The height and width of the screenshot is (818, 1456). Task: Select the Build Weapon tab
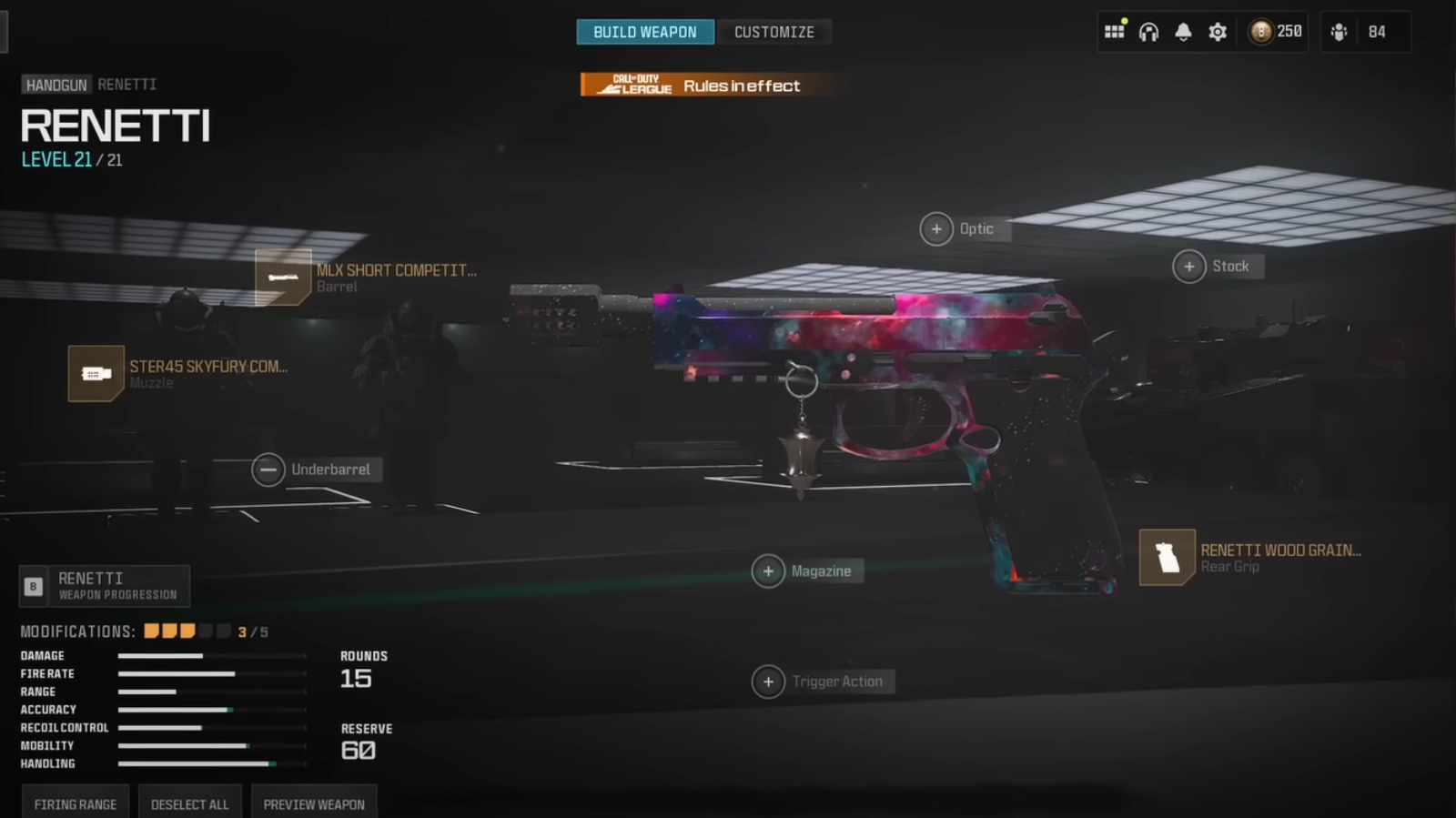pos(645,31)
